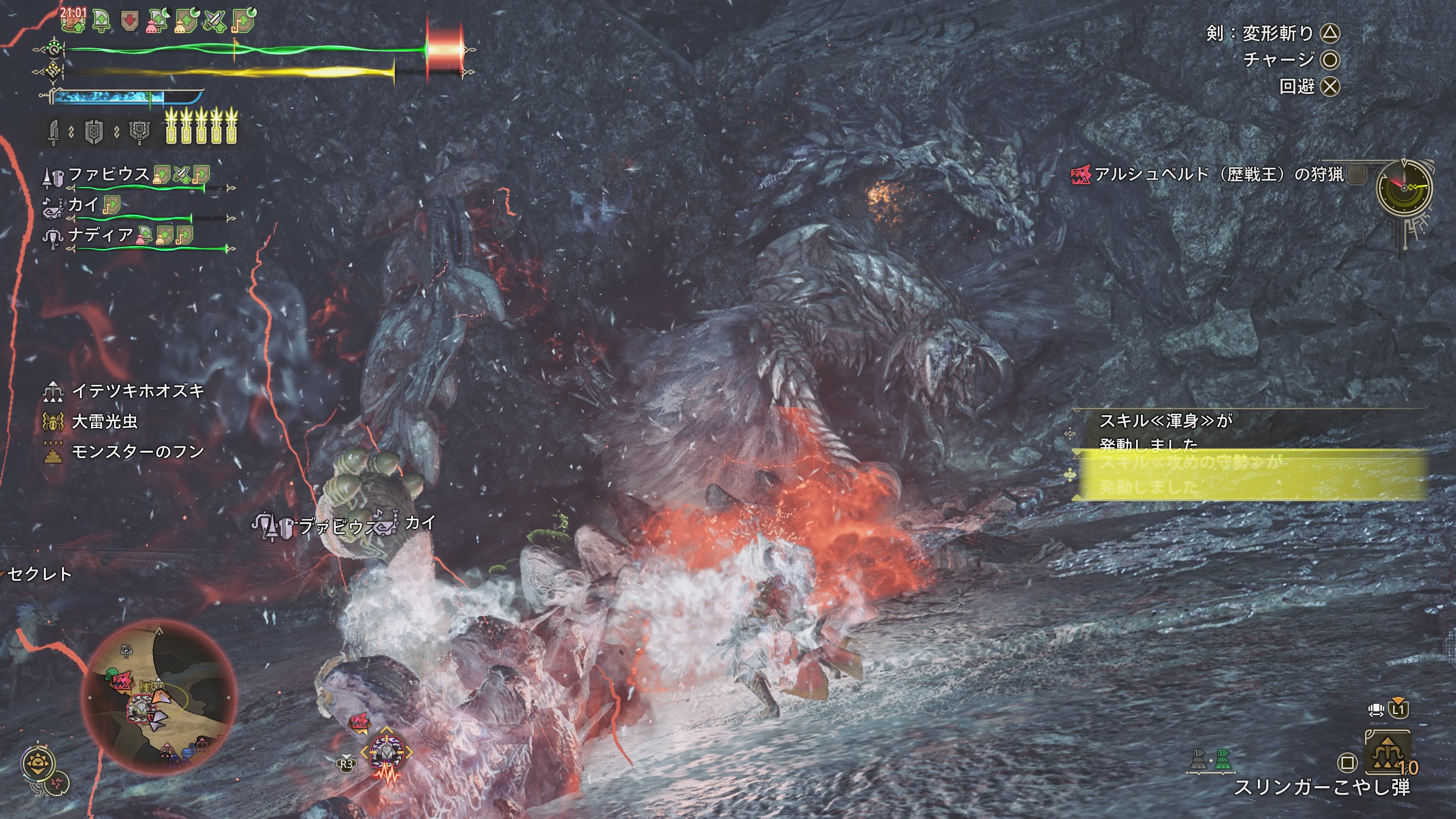Viewport: 1456px width, 819px height.
Task: Click the yellow スキル≪攻めの守勢≫ notification
Action: tap(1249, 475)
